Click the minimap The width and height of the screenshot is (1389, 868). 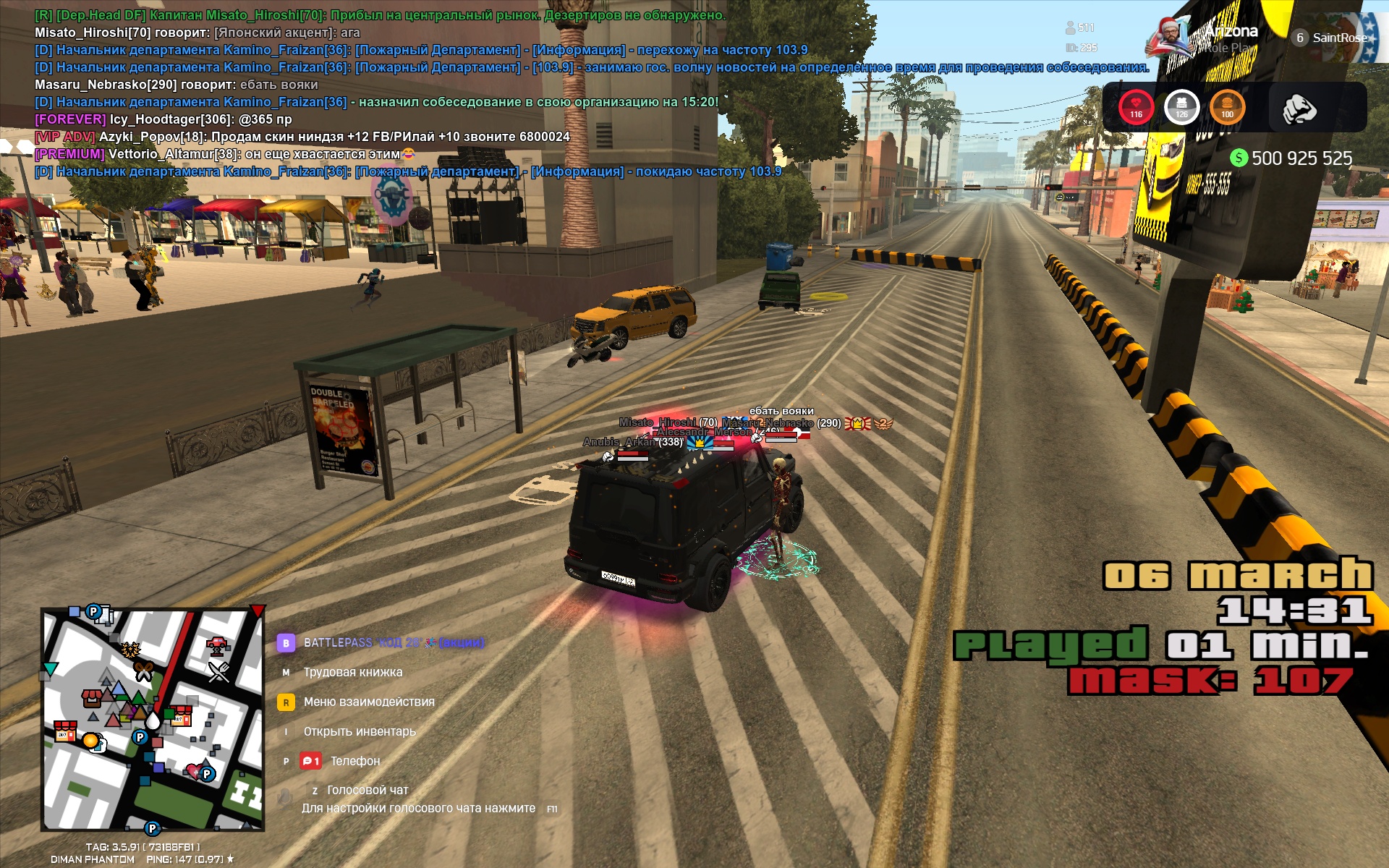coord(153,719)
